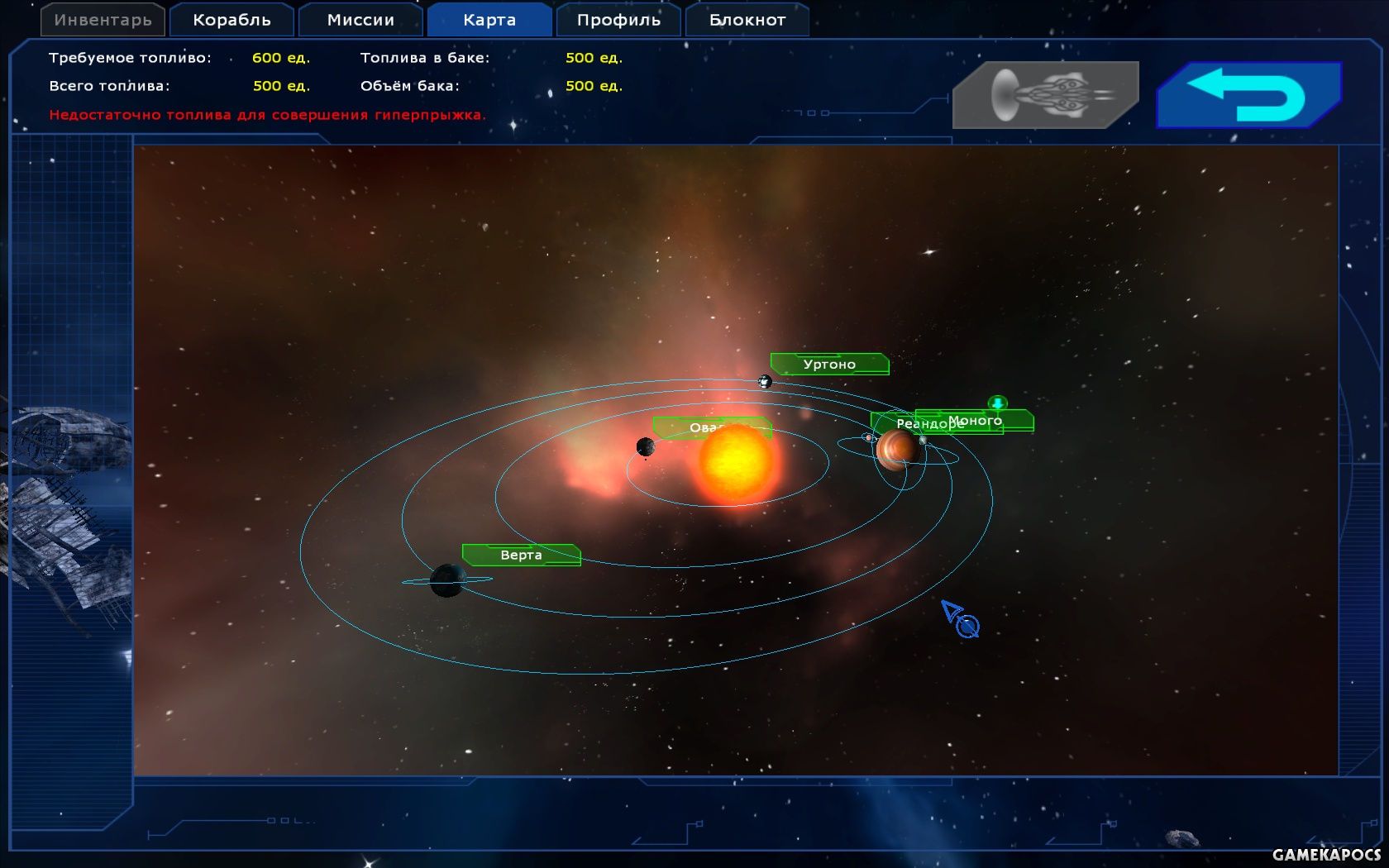Activate the grey hyperjump ship button

pos(1045,95)
